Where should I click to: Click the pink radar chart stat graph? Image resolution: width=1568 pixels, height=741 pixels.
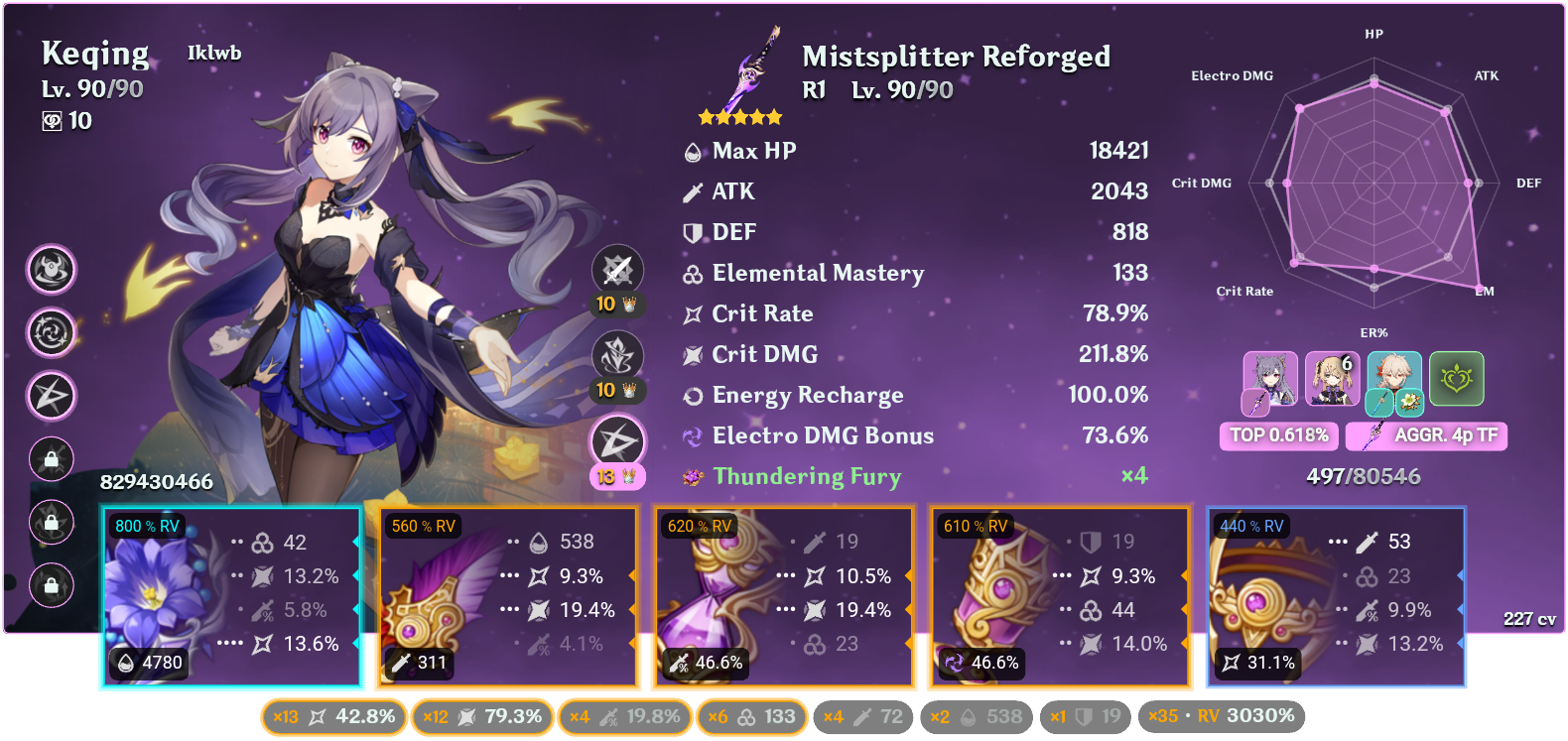tap(1374, 184)
